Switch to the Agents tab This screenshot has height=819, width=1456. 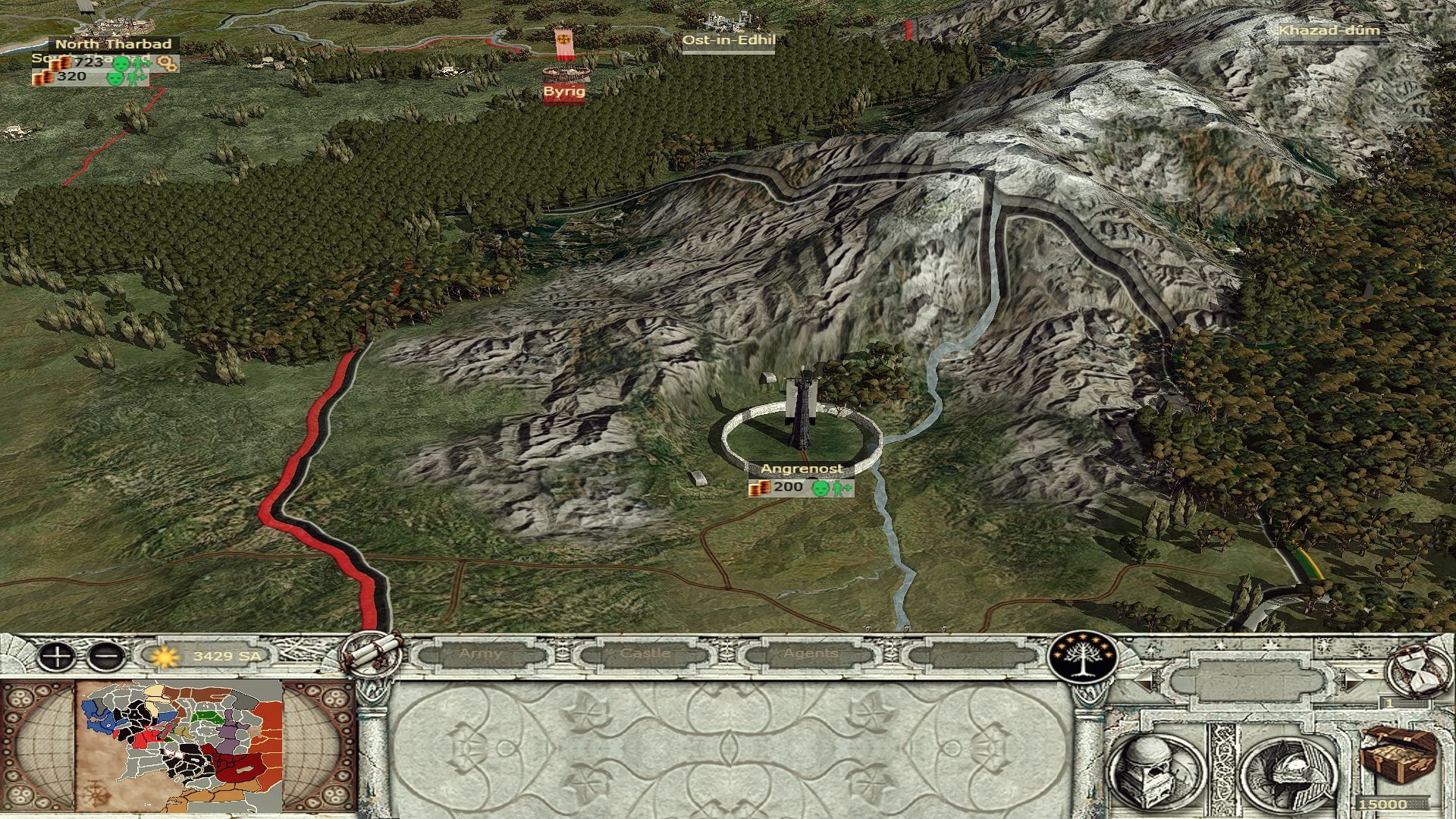pos(811,654)
